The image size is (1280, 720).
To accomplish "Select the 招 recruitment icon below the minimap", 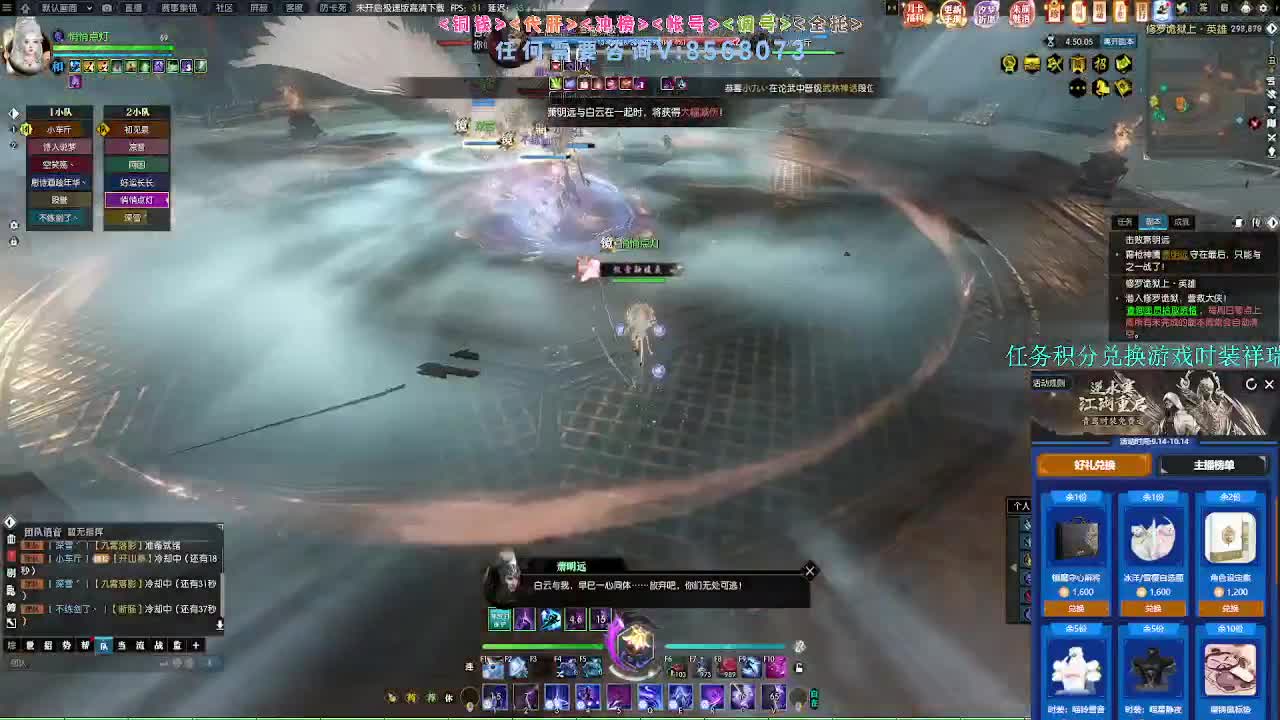I will click(x=1102, y=64).
